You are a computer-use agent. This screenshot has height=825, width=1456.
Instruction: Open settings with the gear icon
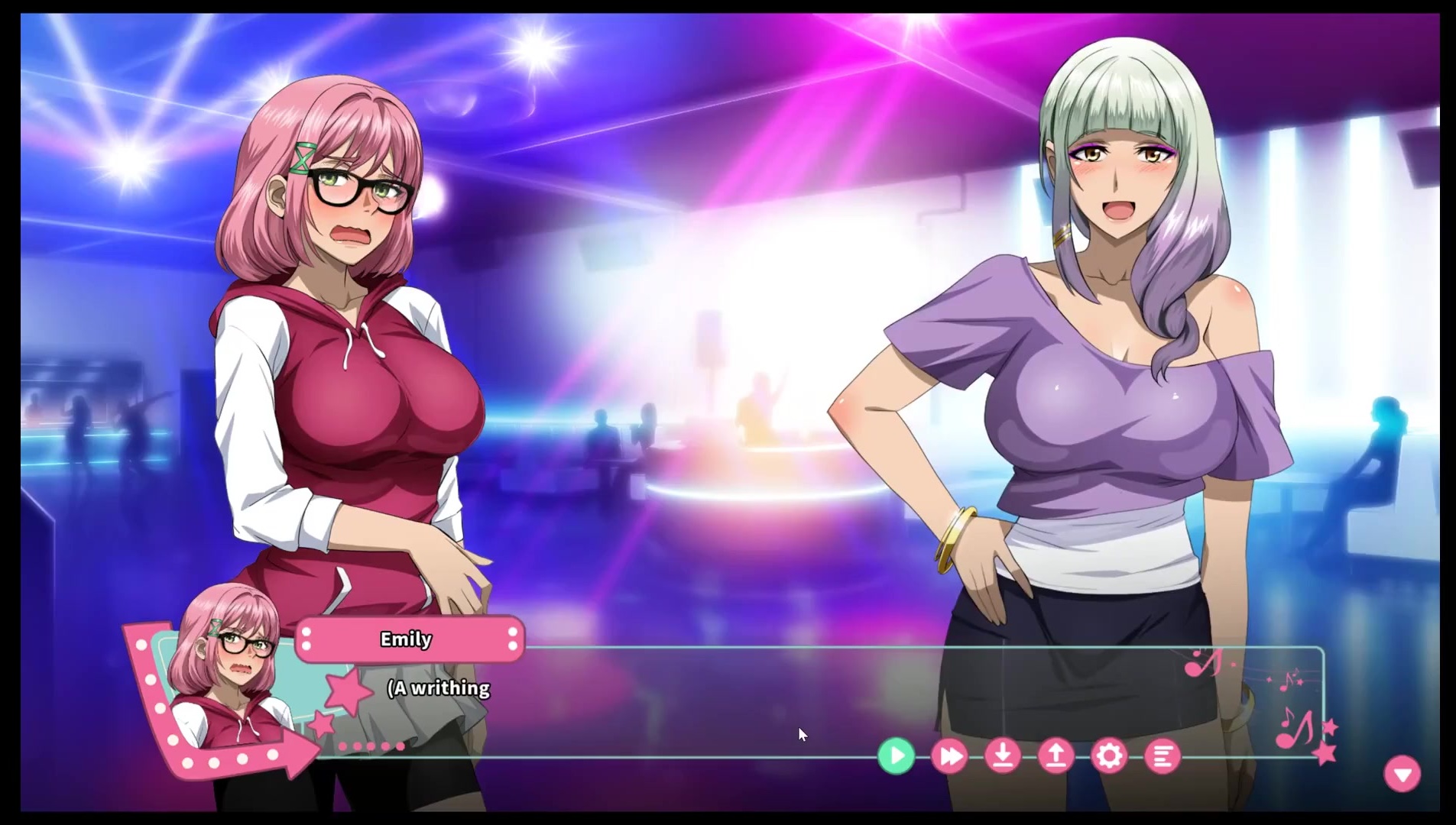pyautogui.click(x=1109, y=756)
